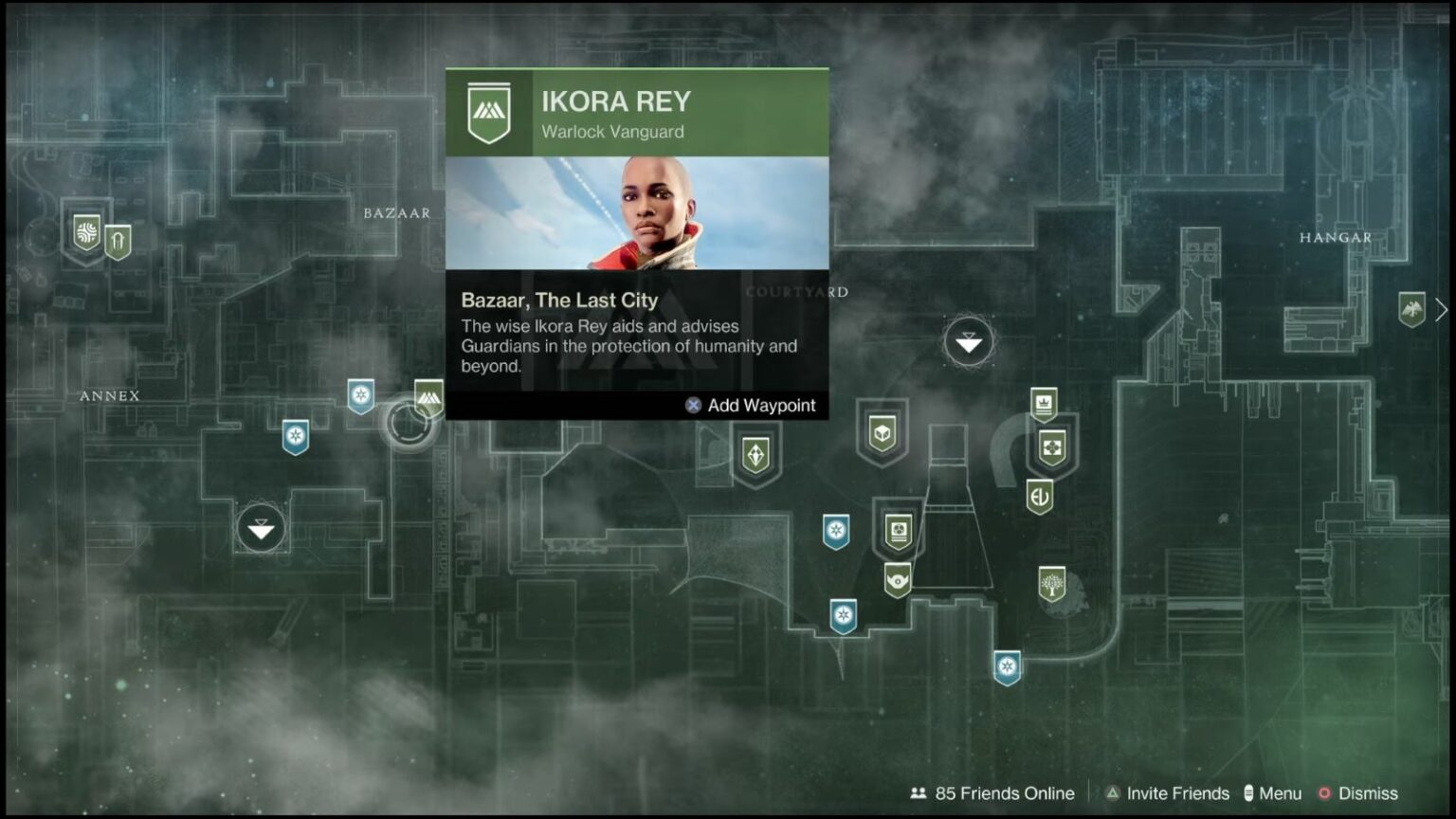The height and width of the screenshot is (819, 1456).
Task: Click the cube-shield Postmaster marker near Courtyard
Action: click(x=883, y=434)
